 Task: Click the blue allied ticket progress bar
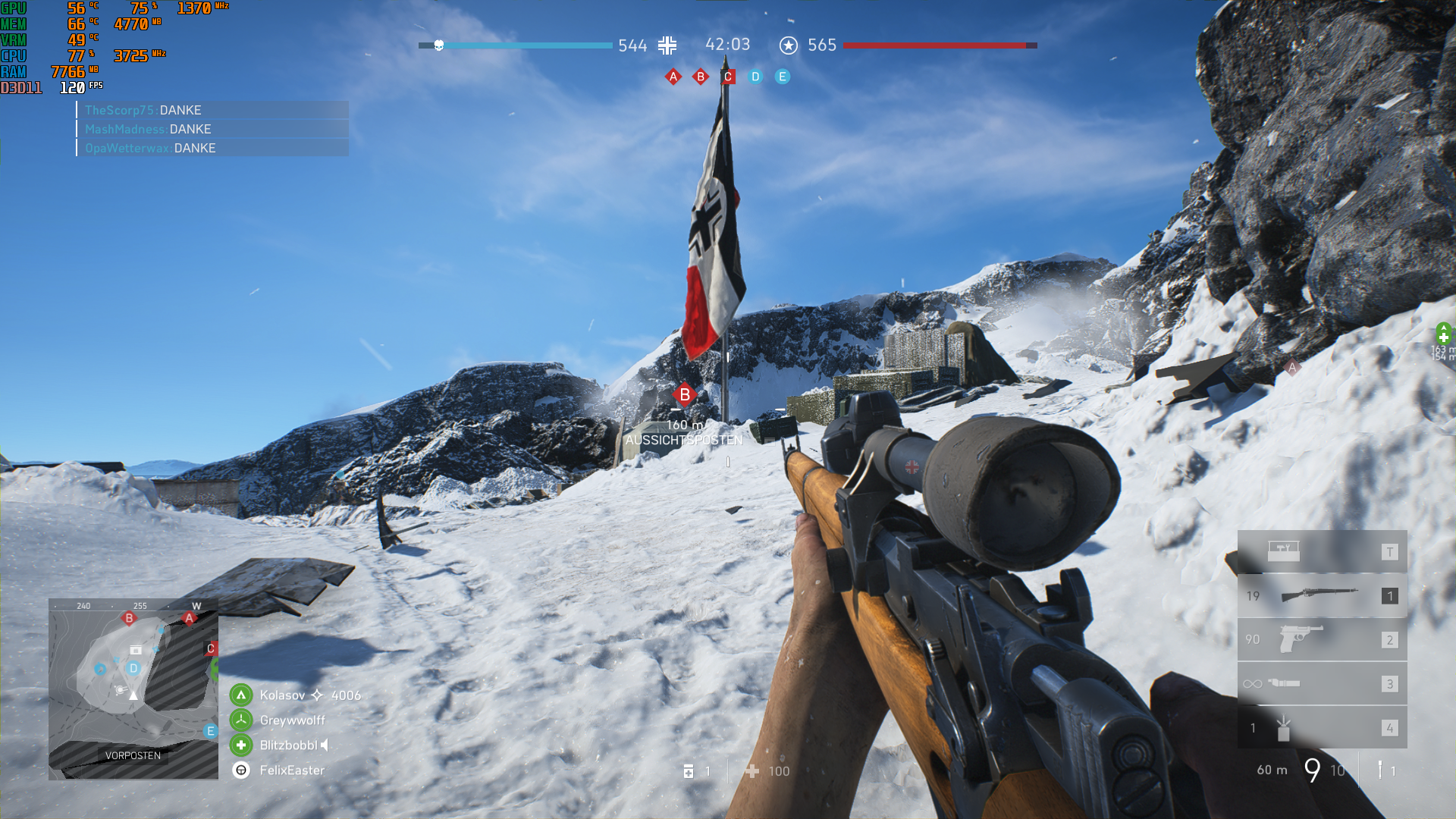(527, 45)
